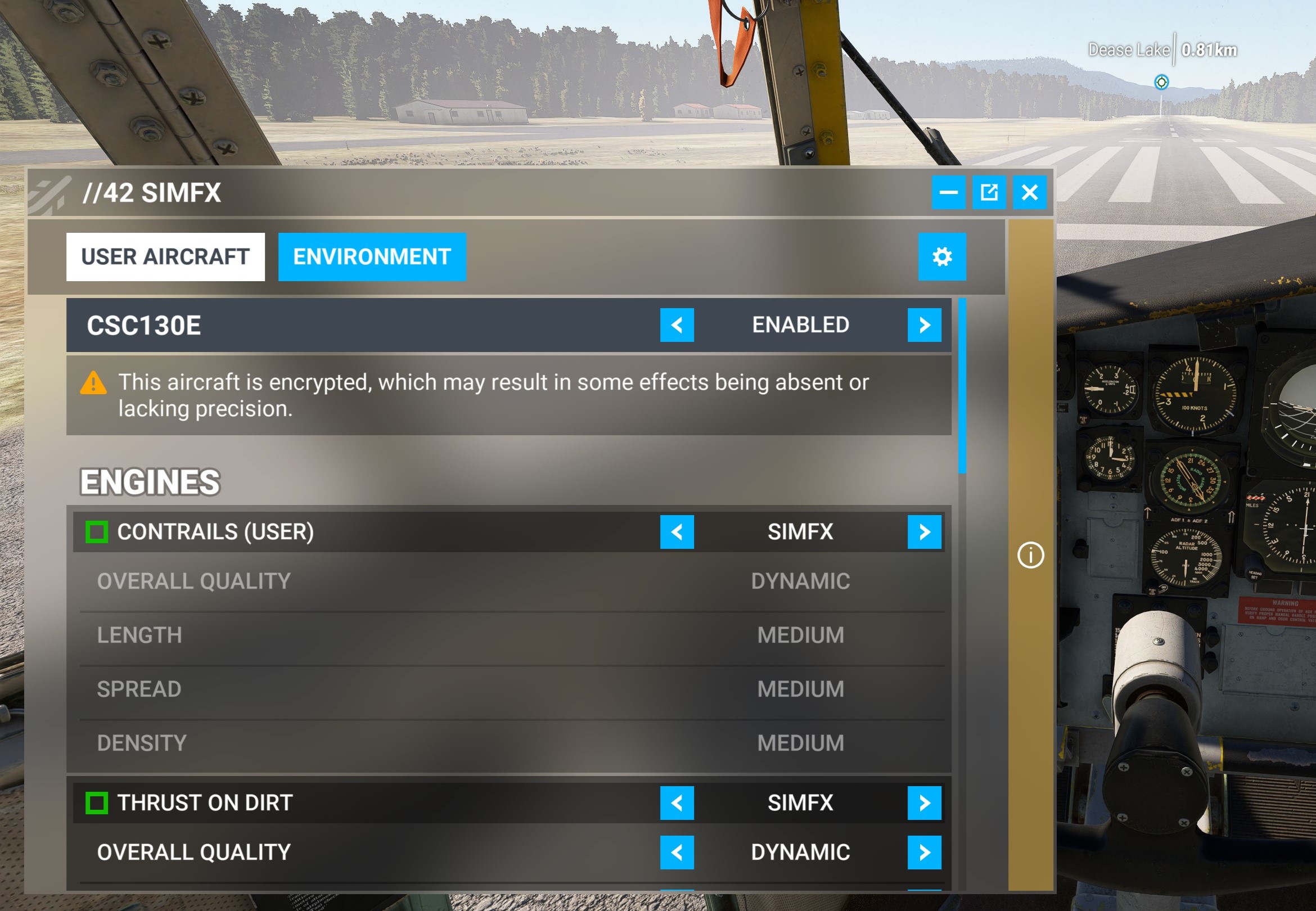Change OVERALL QUALITY using its right arrow

point(923,851)
